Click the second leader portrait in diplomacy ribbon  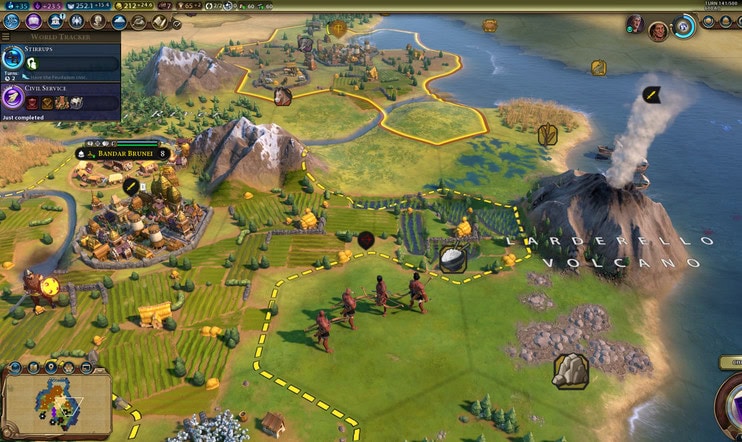[658, 31]
